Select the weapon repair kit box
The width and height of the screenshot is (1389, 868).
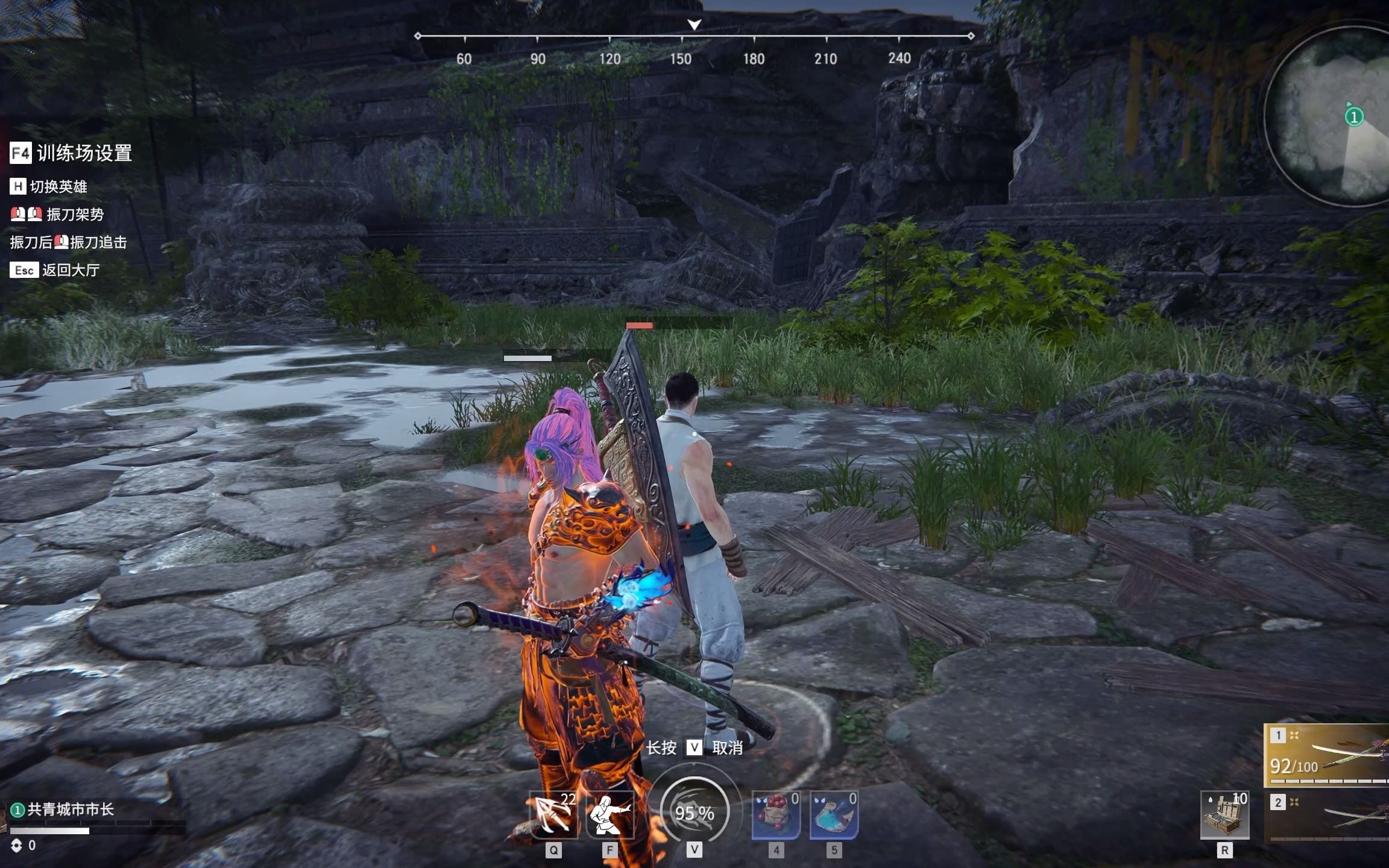1224,815
